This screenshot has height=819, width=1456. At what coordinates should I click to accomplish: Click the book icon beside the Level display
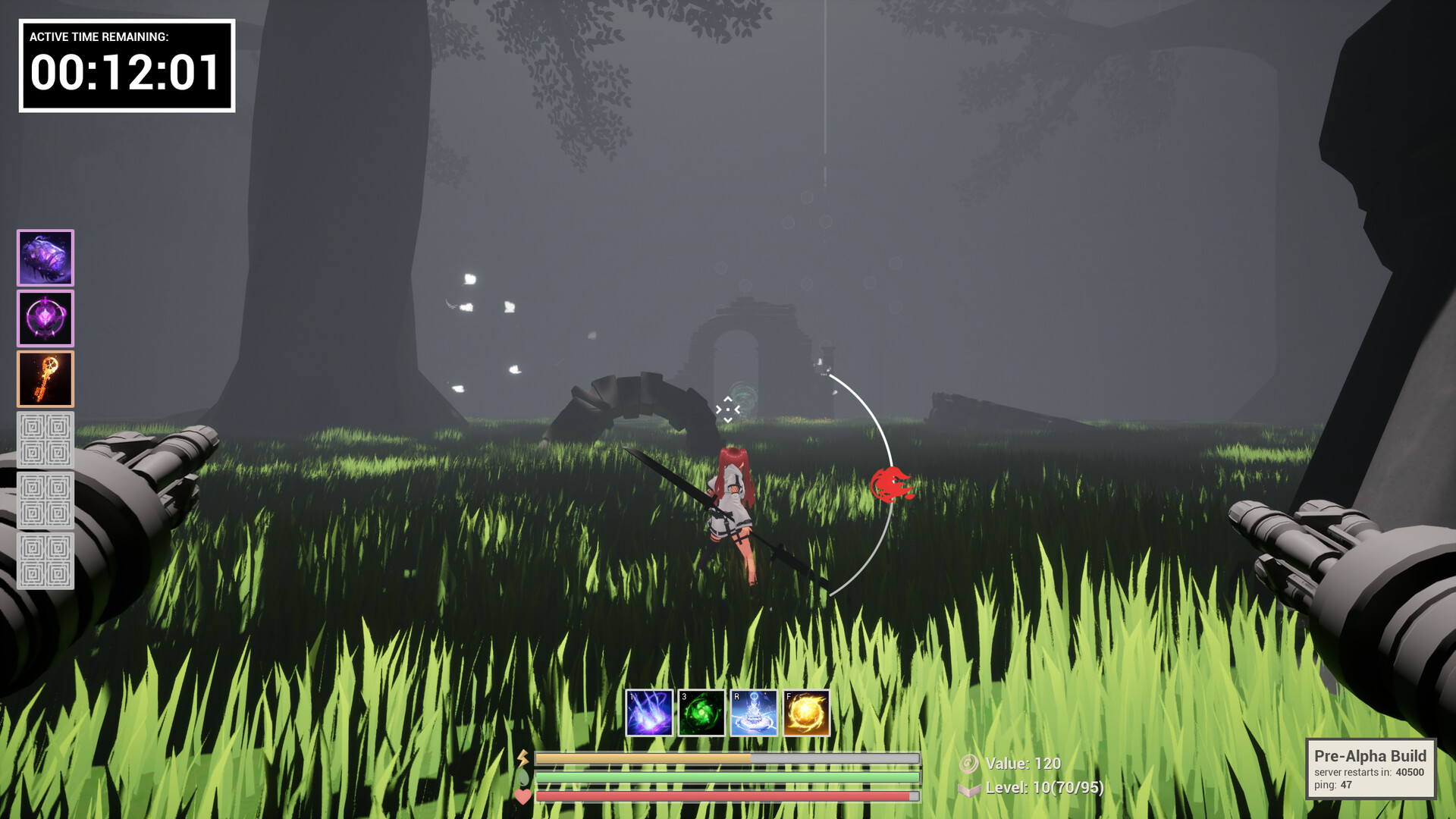tap(968, 790)
